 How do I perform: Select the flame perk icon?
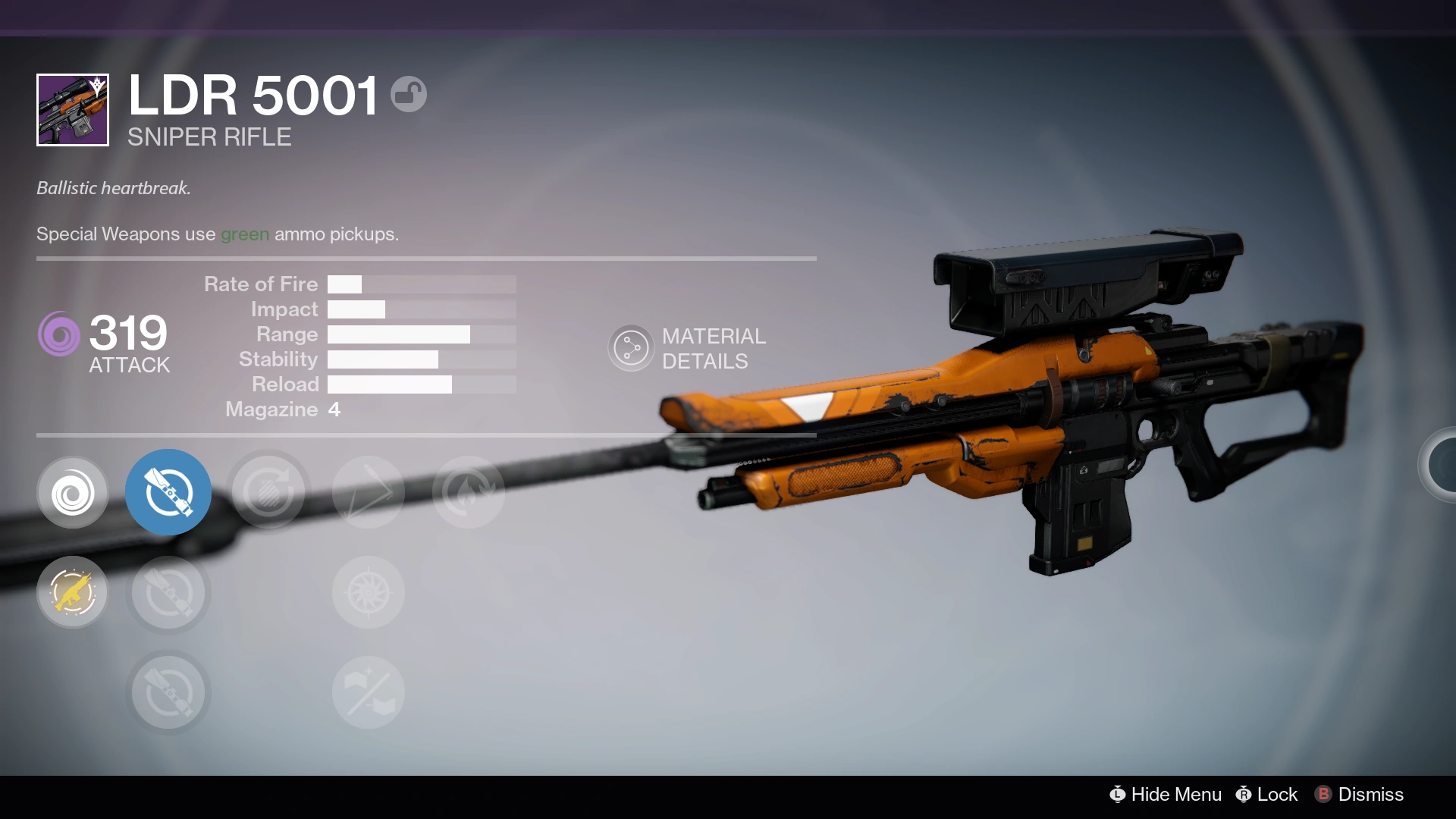tap(469, 493)
